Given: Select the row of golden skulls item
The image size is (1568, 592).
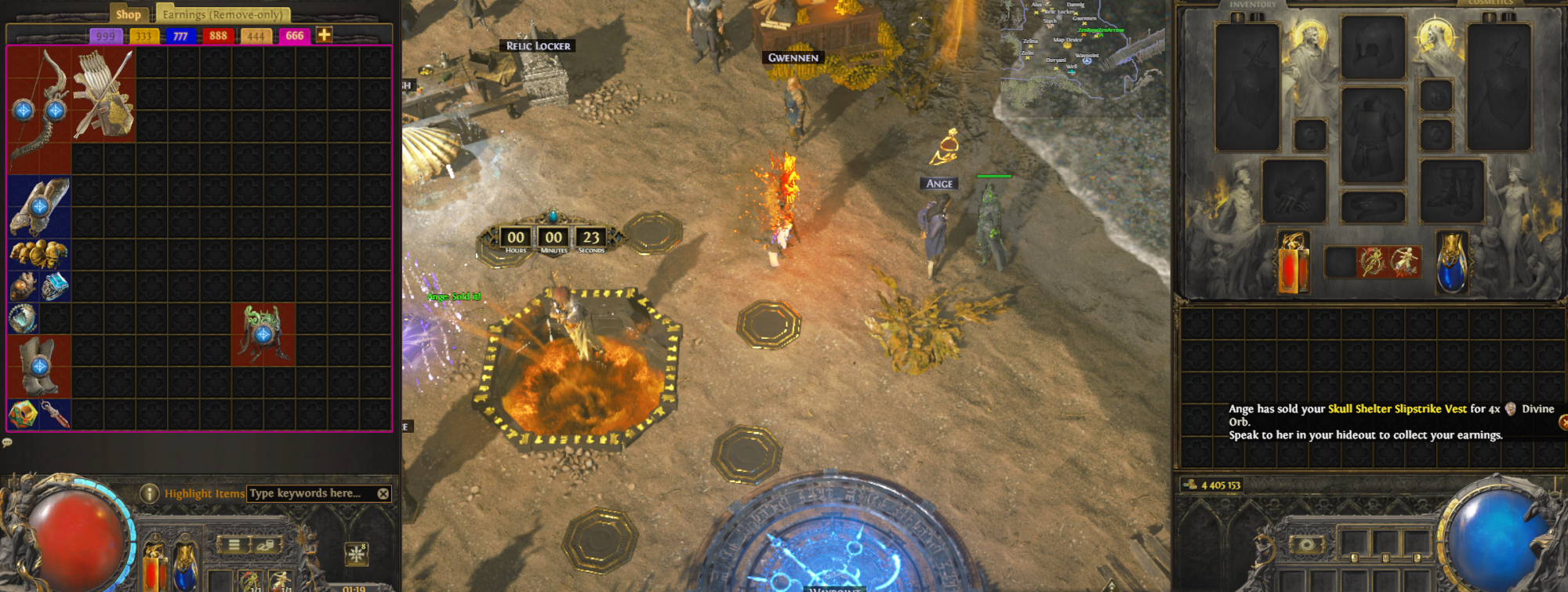Looking at the screenshot, I should tap(38, 253).
